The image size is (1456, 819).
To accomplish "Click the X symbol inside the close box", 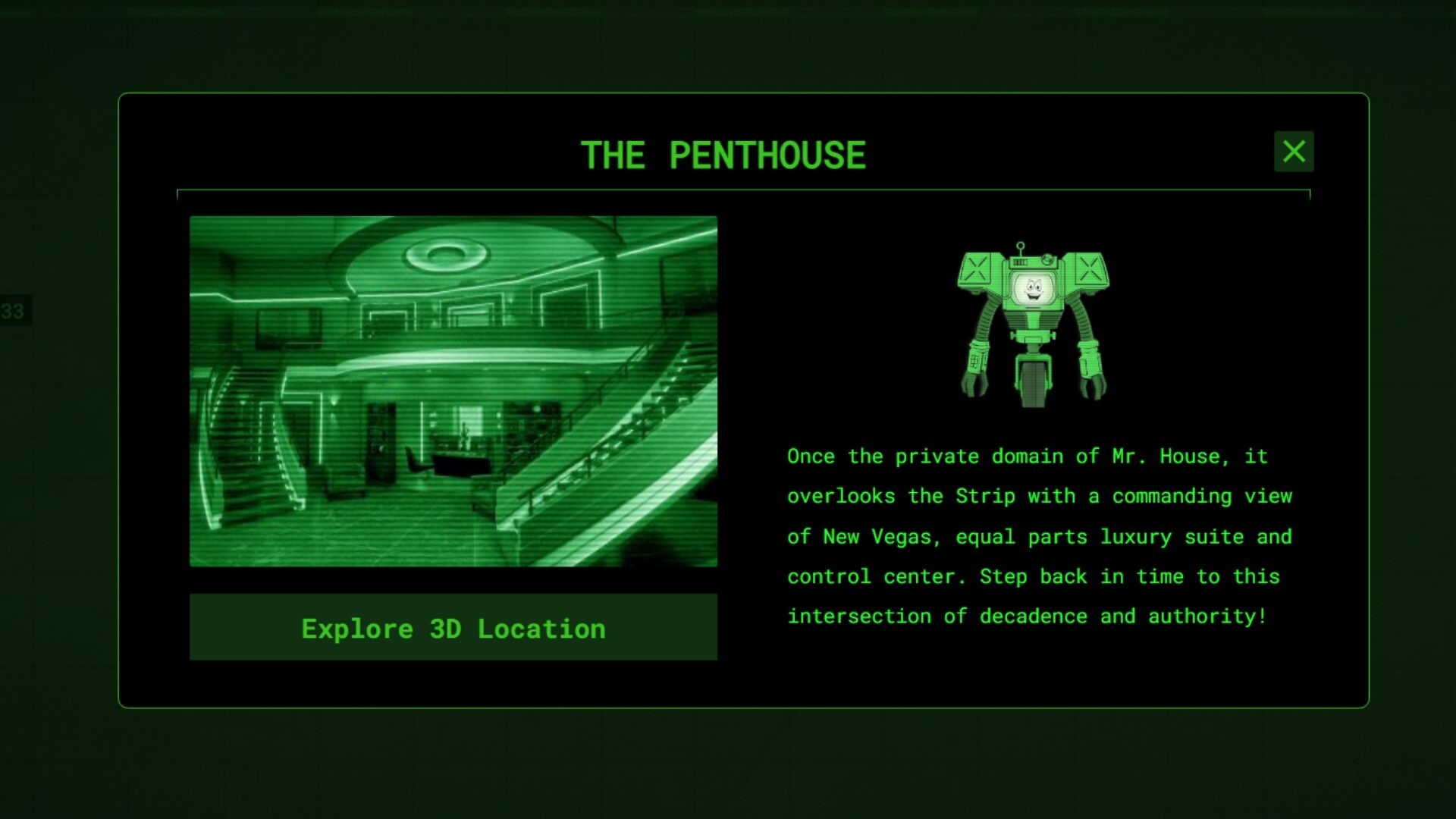I will [x=1294, y=152].
